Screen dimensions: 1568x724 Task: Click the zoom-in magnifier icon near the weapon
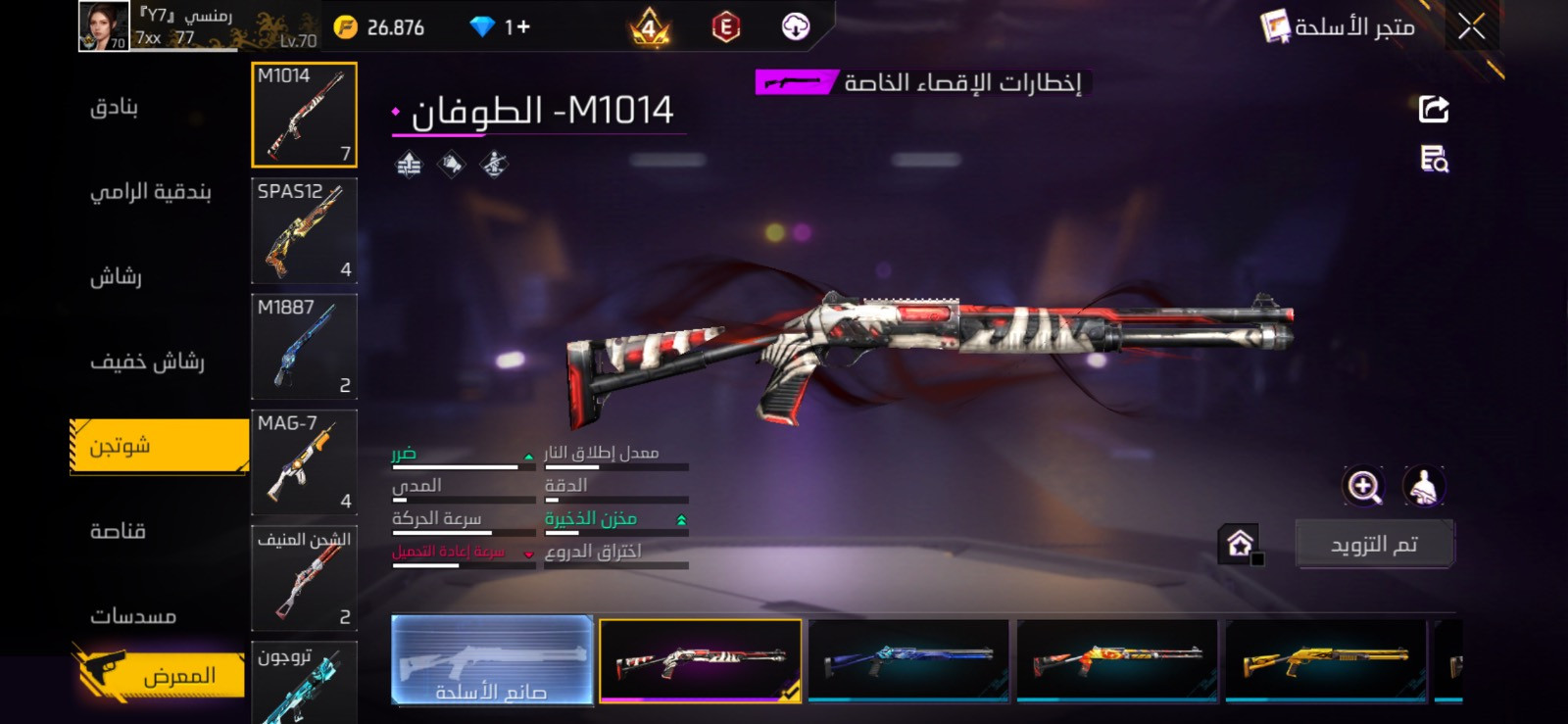[1363, 483]
